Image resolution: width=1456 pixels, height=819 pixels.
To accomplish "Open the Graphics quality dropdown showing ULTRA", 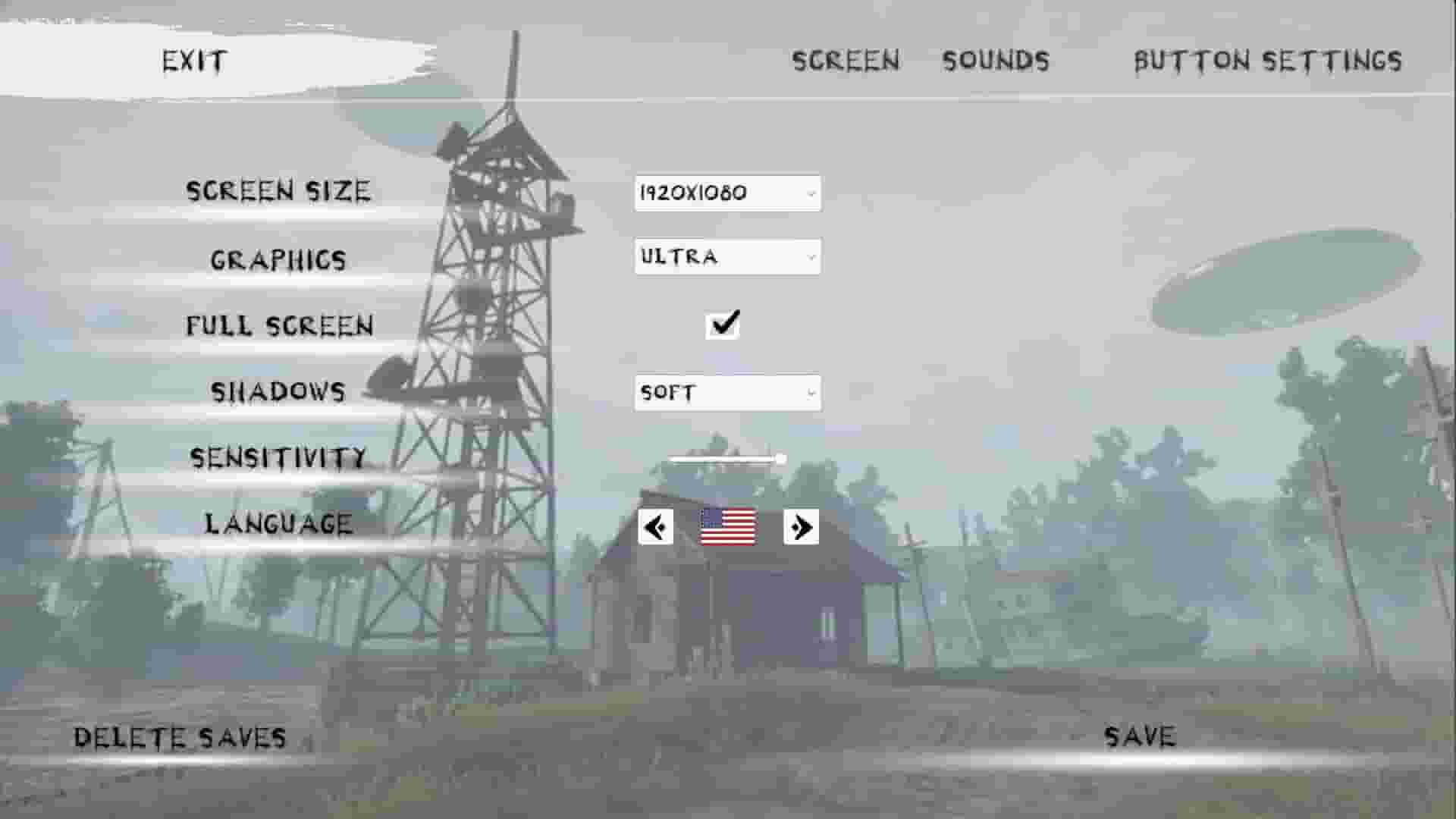I will [726, 258].
